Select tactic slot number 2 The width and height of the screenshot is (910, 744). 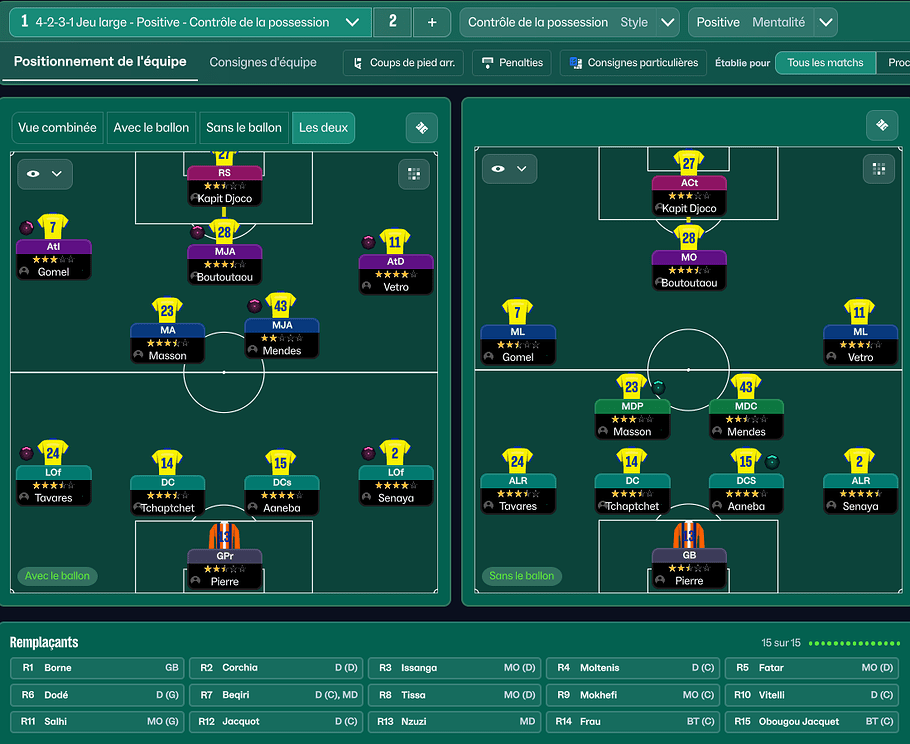coord(392,22)
